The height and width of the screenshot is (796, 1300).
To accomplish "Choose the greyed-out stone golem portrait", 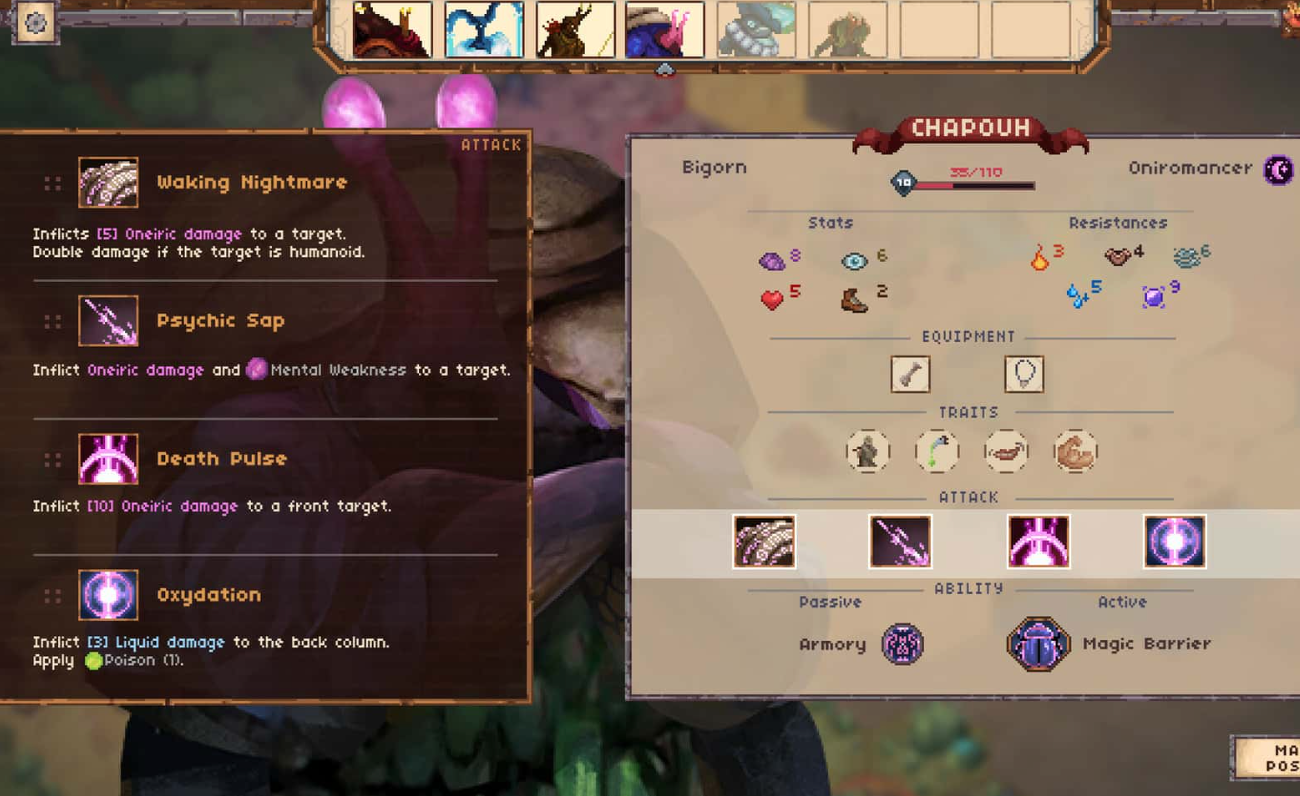I will 756,30.
